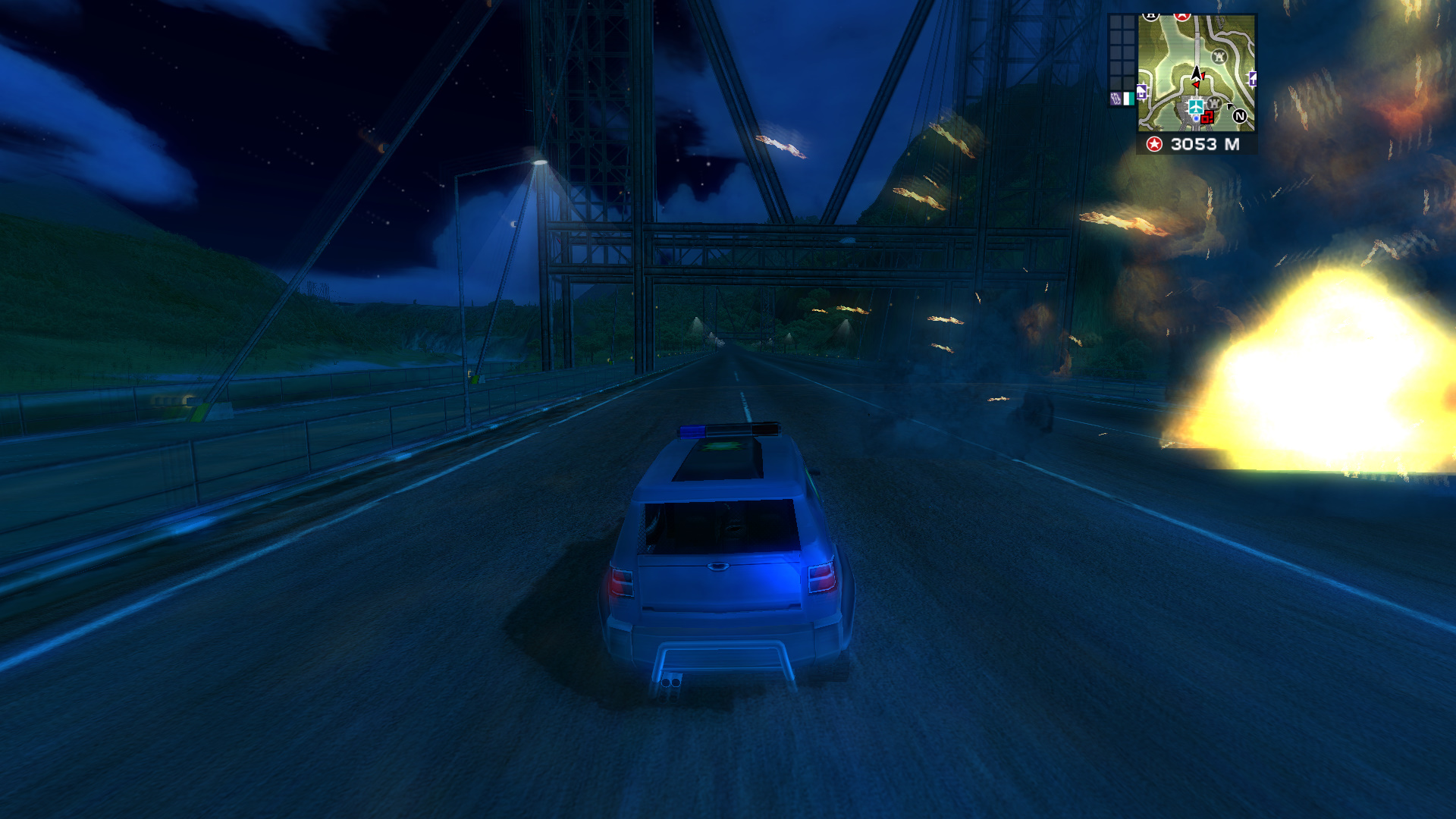Image resolution: width=1456 pixels, height=819 pixels.
Task: Select the black faction emblem at minimap top
Action: (1151, 16)
